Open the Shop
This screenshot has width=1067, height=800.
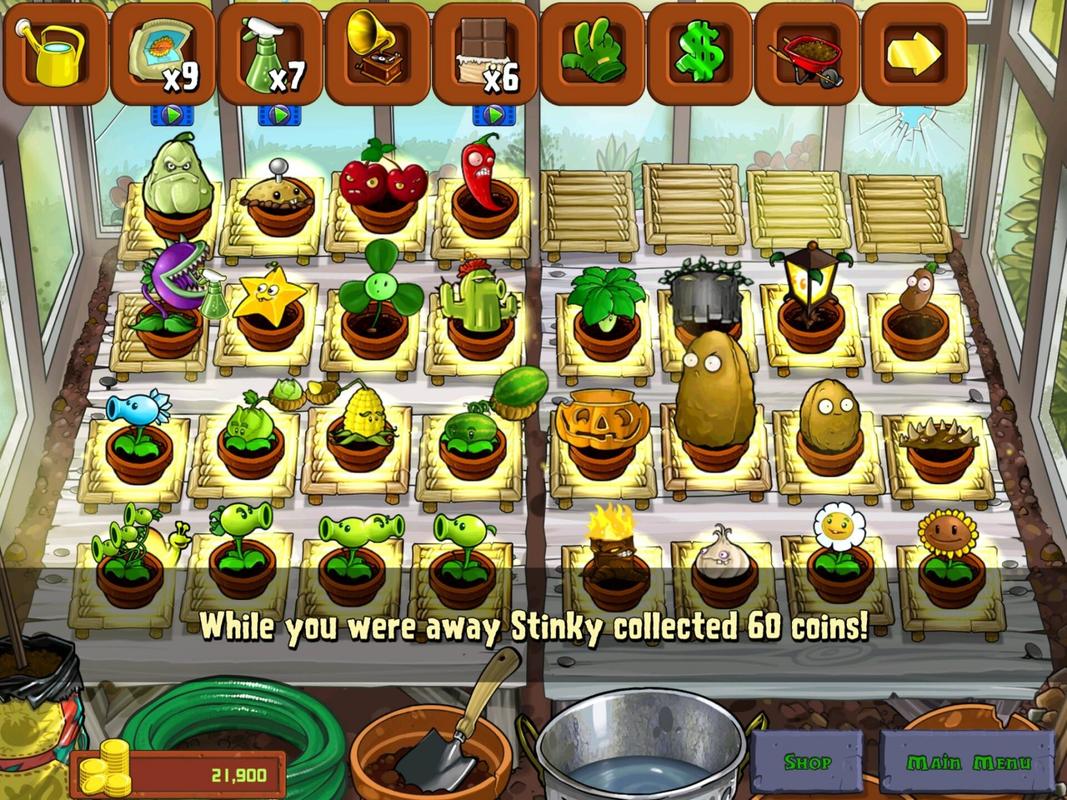click(807, 762)
